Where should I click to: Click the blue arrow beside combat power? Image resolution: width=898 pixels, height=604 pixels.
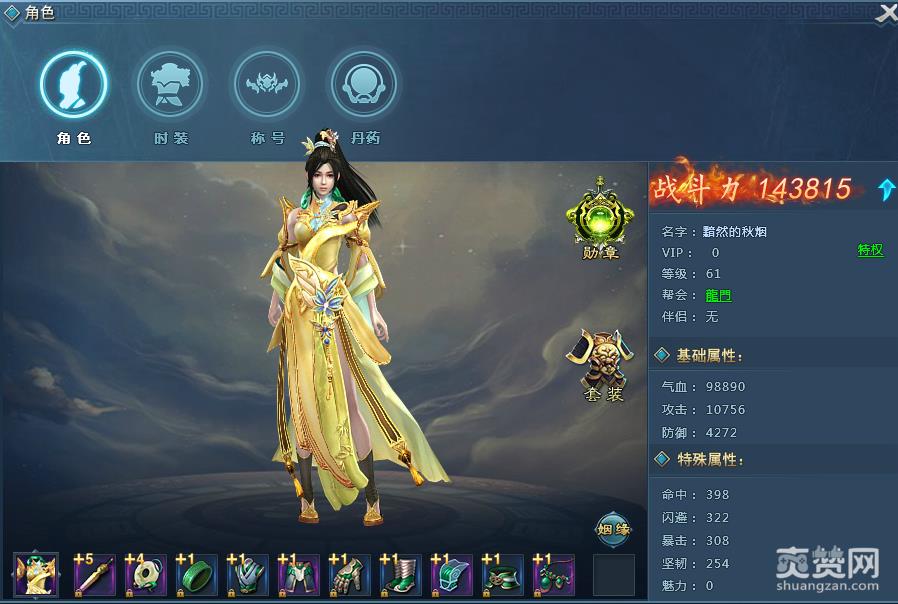point(886,189)
